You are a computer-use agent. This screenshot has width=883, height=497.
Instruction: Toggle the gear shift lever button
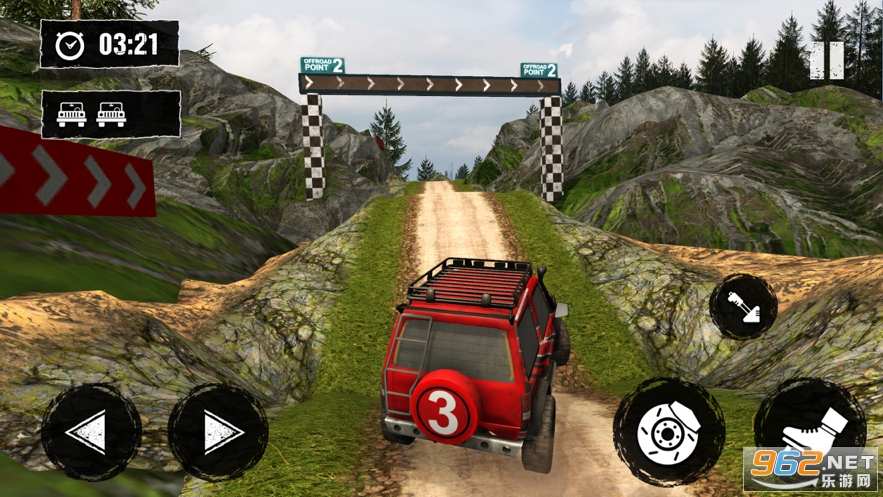coord(743,306)
